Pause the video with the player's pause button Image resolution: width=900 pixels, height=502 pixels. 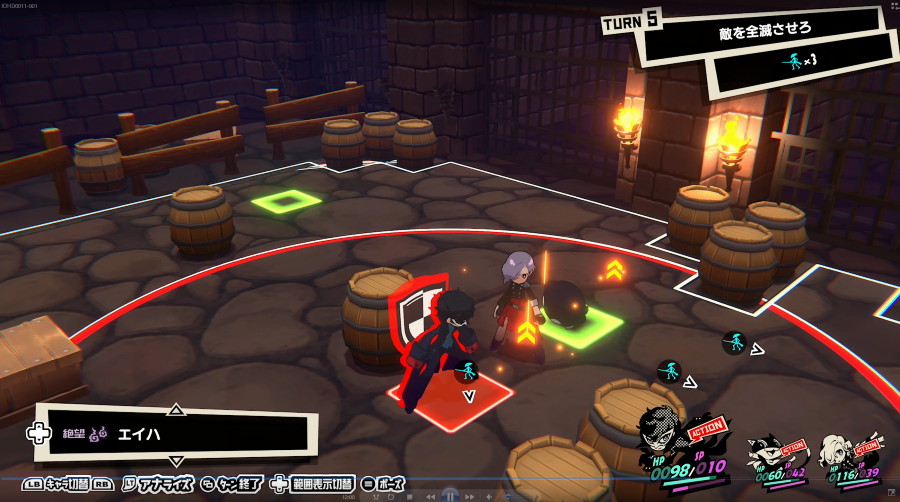[x=450, y=495]
